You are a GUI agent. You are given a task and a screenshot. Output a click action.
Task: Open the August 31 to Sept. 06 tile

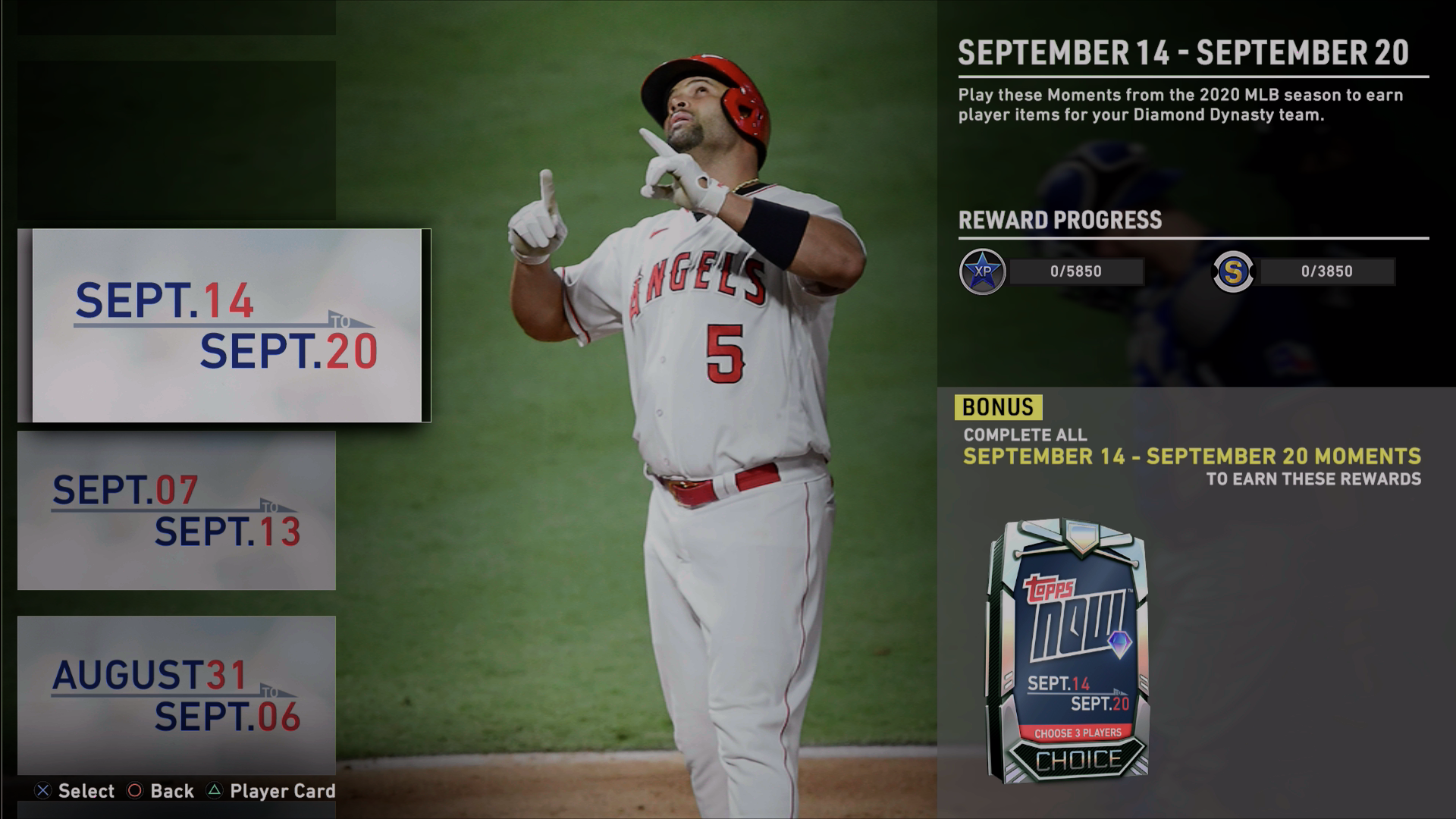(x=177, y=695)
